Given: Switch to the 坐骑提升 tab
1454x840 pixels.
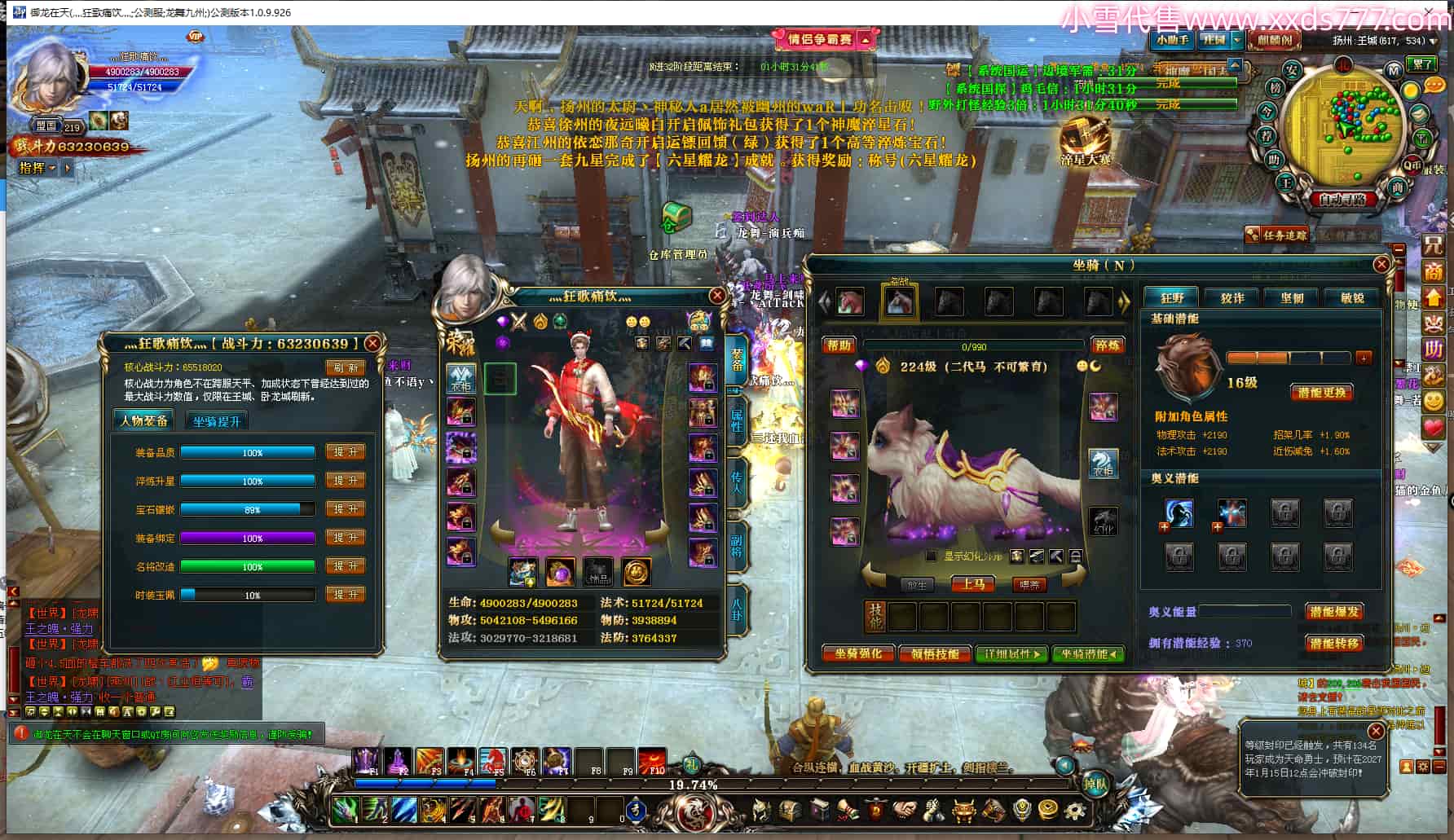Looking at the screenshot, I should (217, 421).
